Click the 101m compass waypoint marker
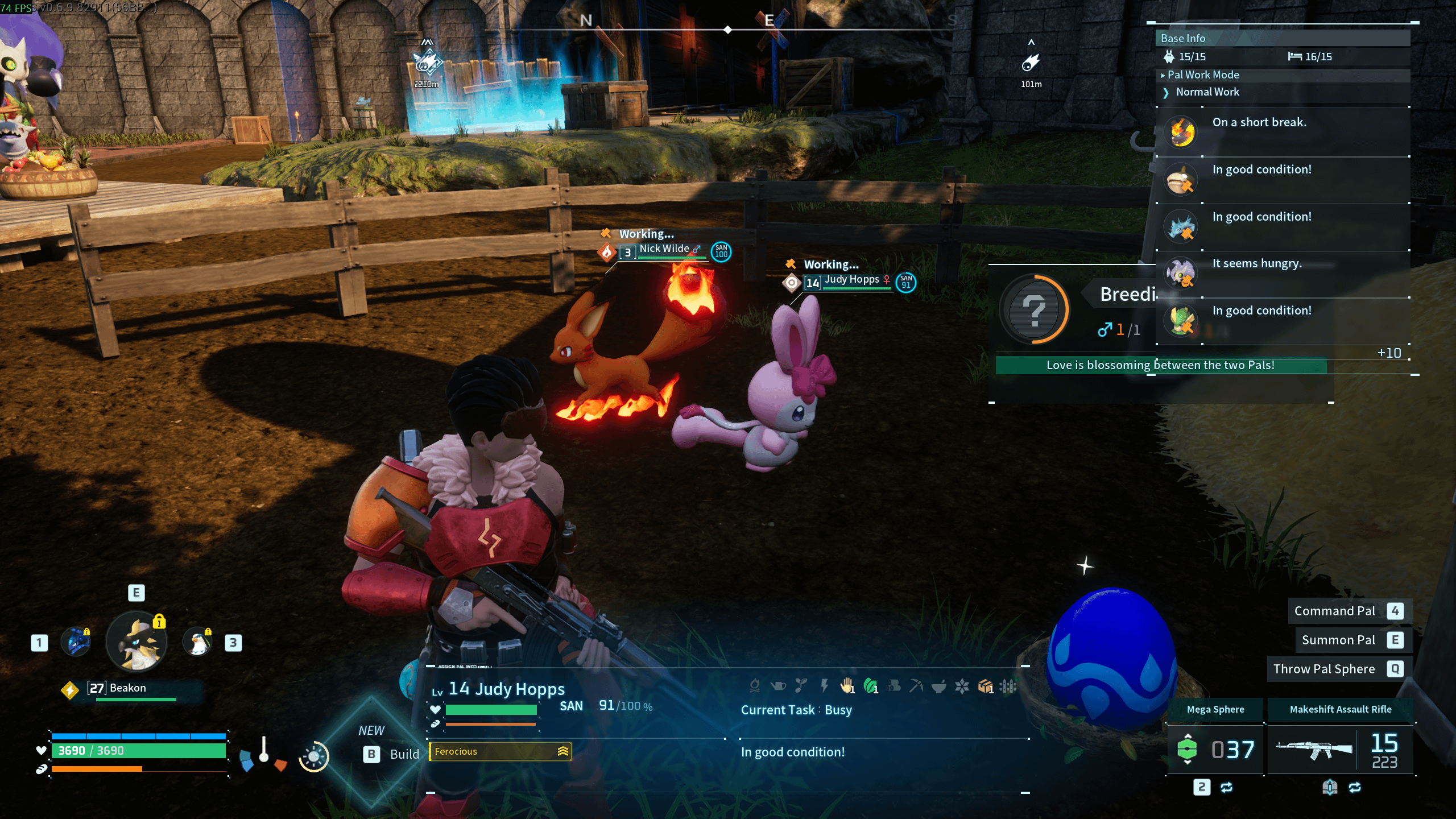The height and width of the screenshot is (819, 1456). pyautogui.click(x=1031, y=63)
